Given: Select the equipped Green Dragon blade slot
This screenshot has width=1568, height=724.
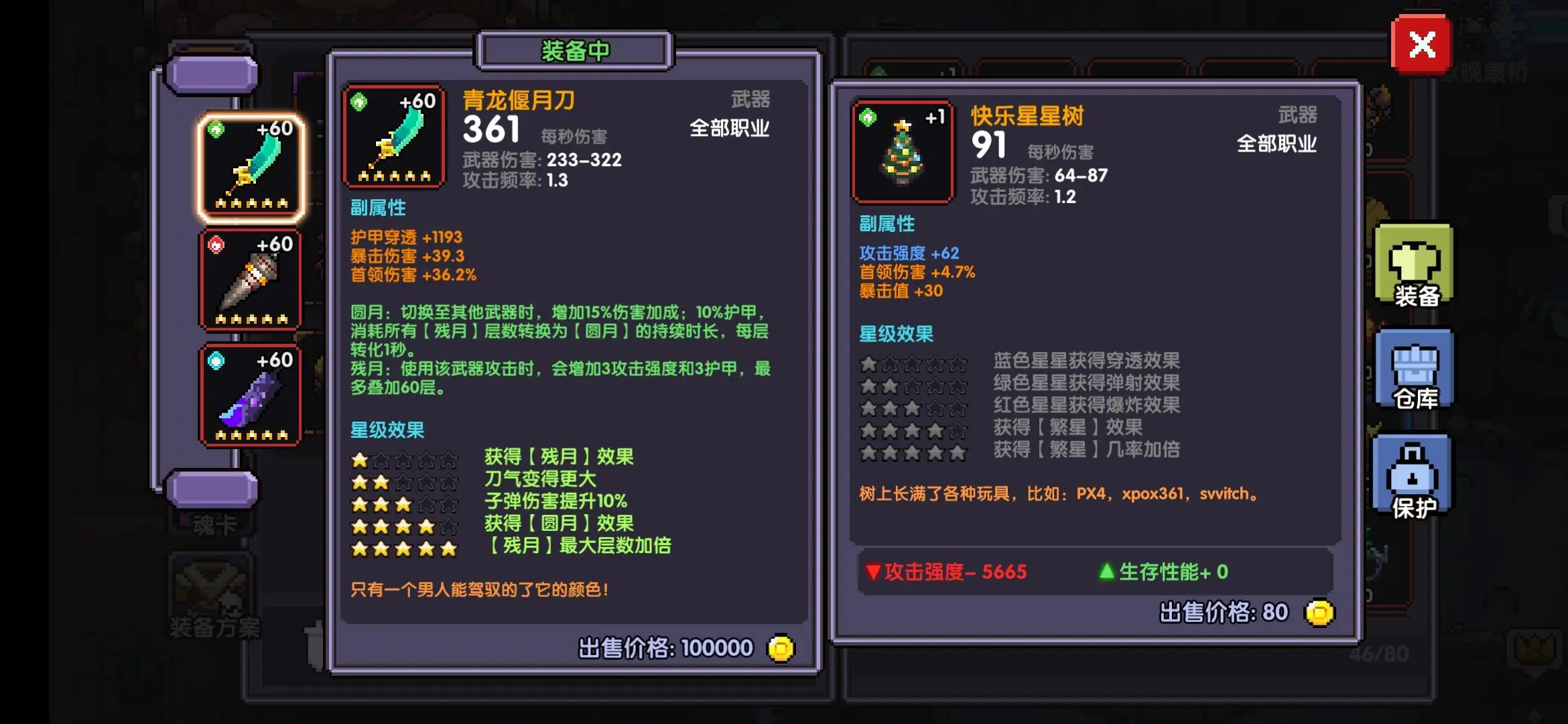Looking at the screenshot, I should click(x=251, y=168).
